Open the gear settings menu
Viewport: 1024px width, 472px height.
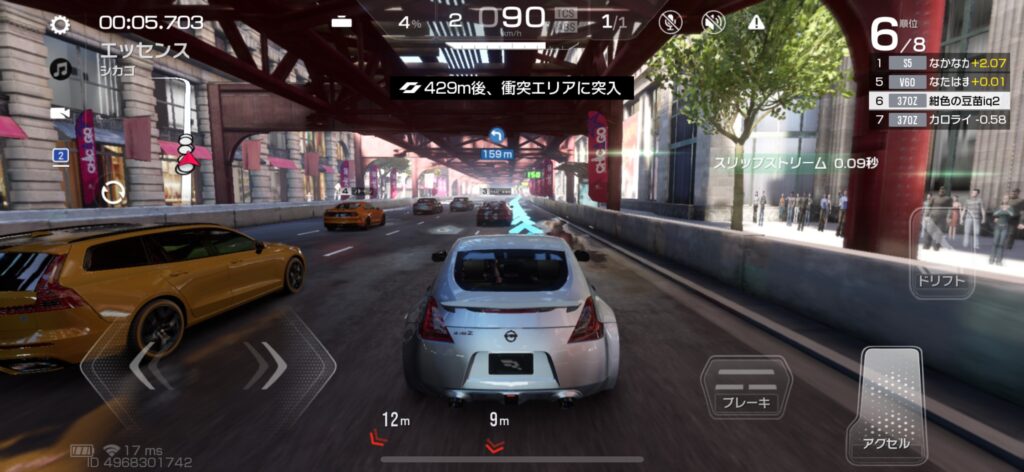60,24
